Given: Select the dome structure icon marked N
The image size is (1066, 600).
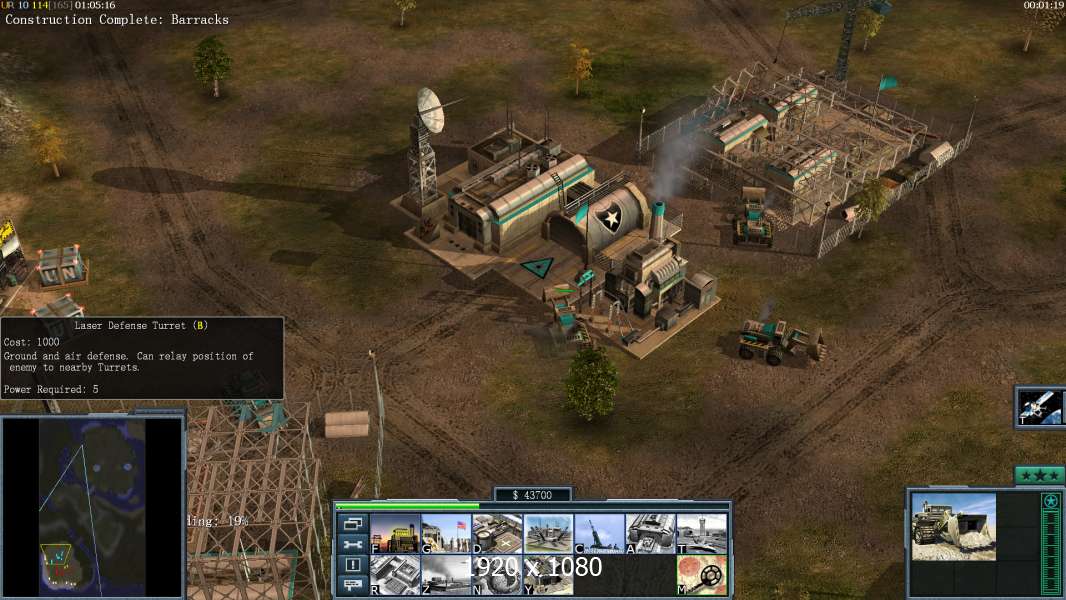Looking at the screenshot, I should (x=497, y=574).
